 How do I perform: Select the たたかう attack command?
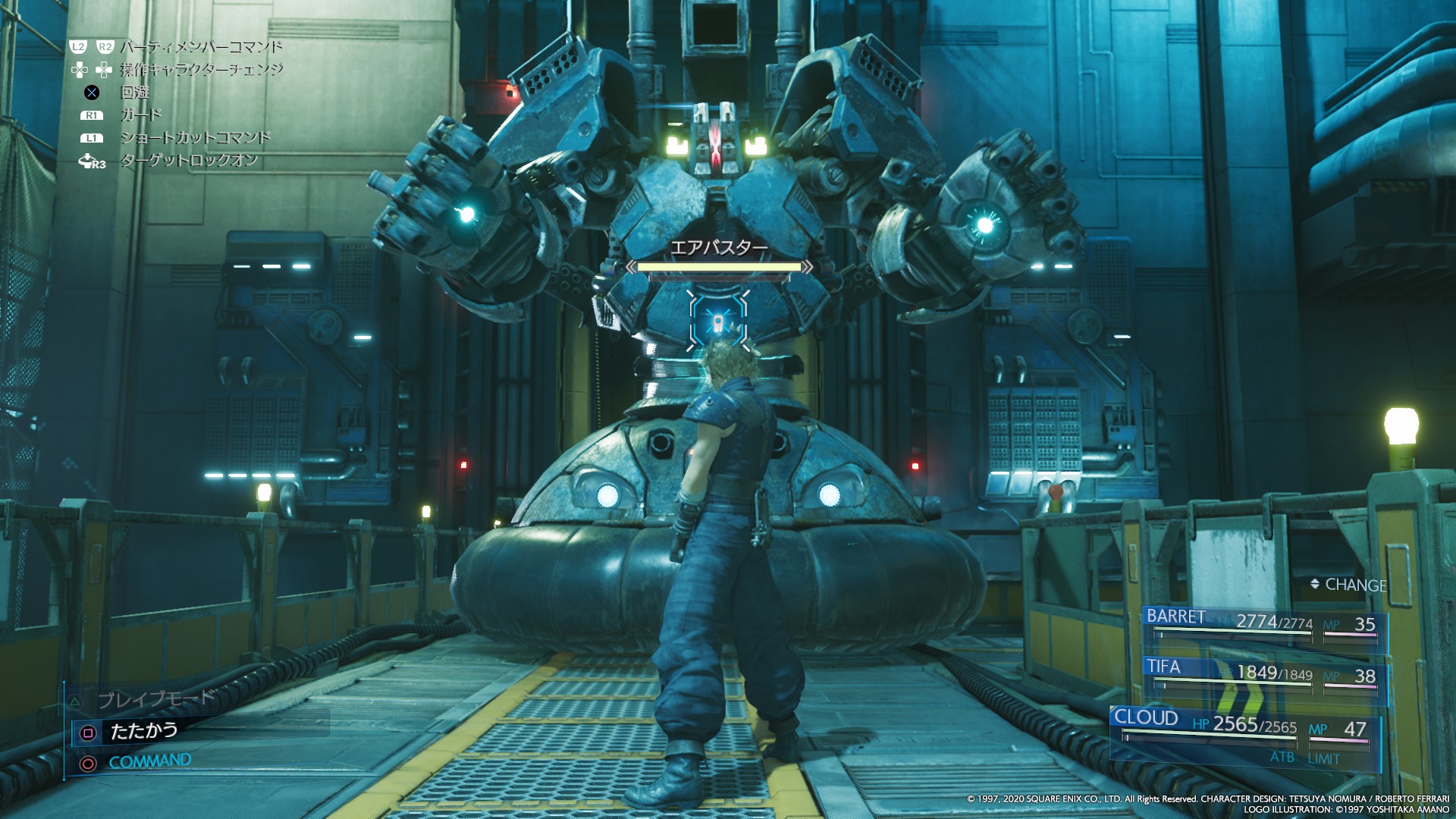pos(143,731)
